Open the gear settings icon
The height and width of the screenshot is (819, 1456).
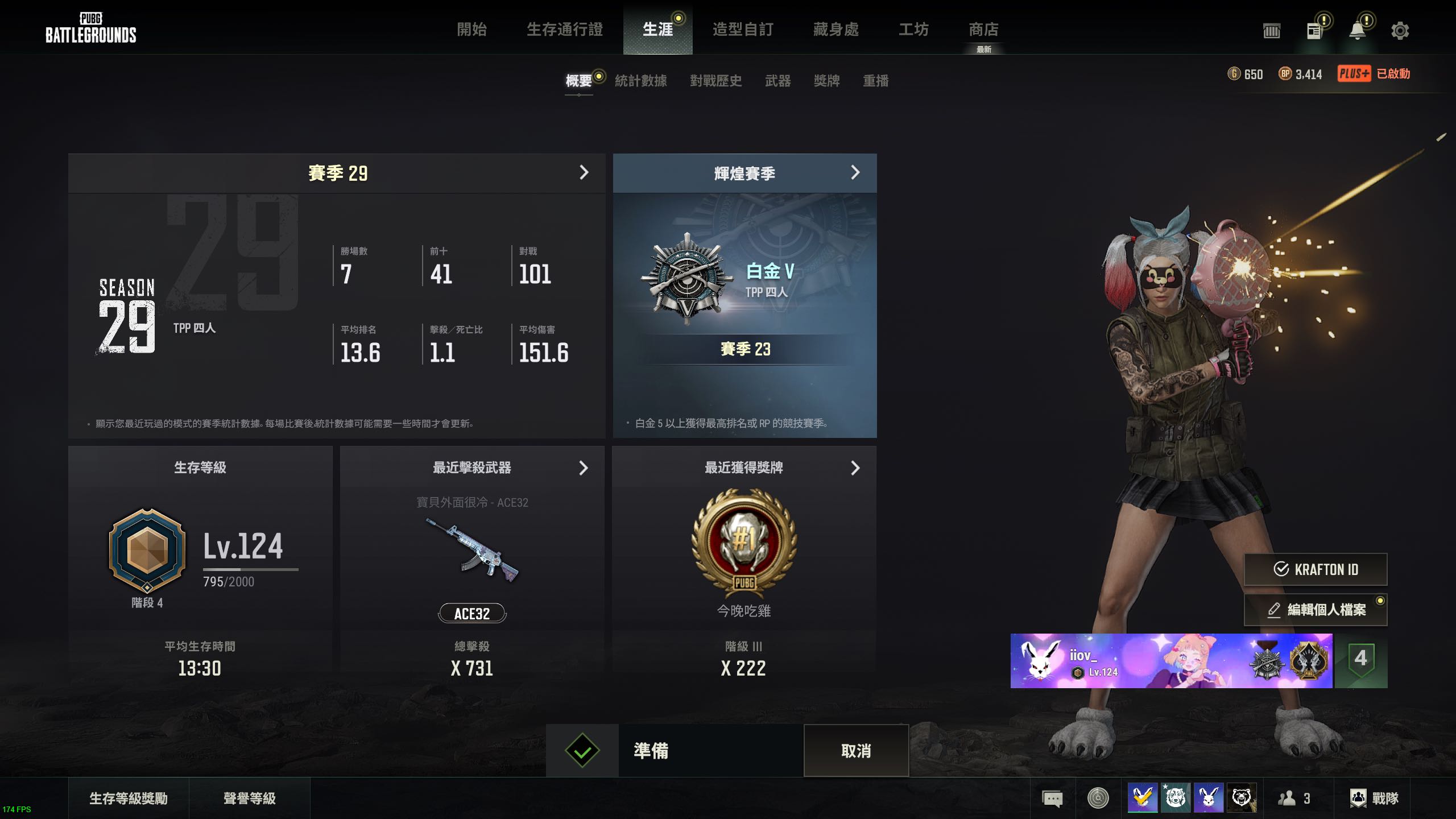pyautogui.click(x=1400, y=31)
